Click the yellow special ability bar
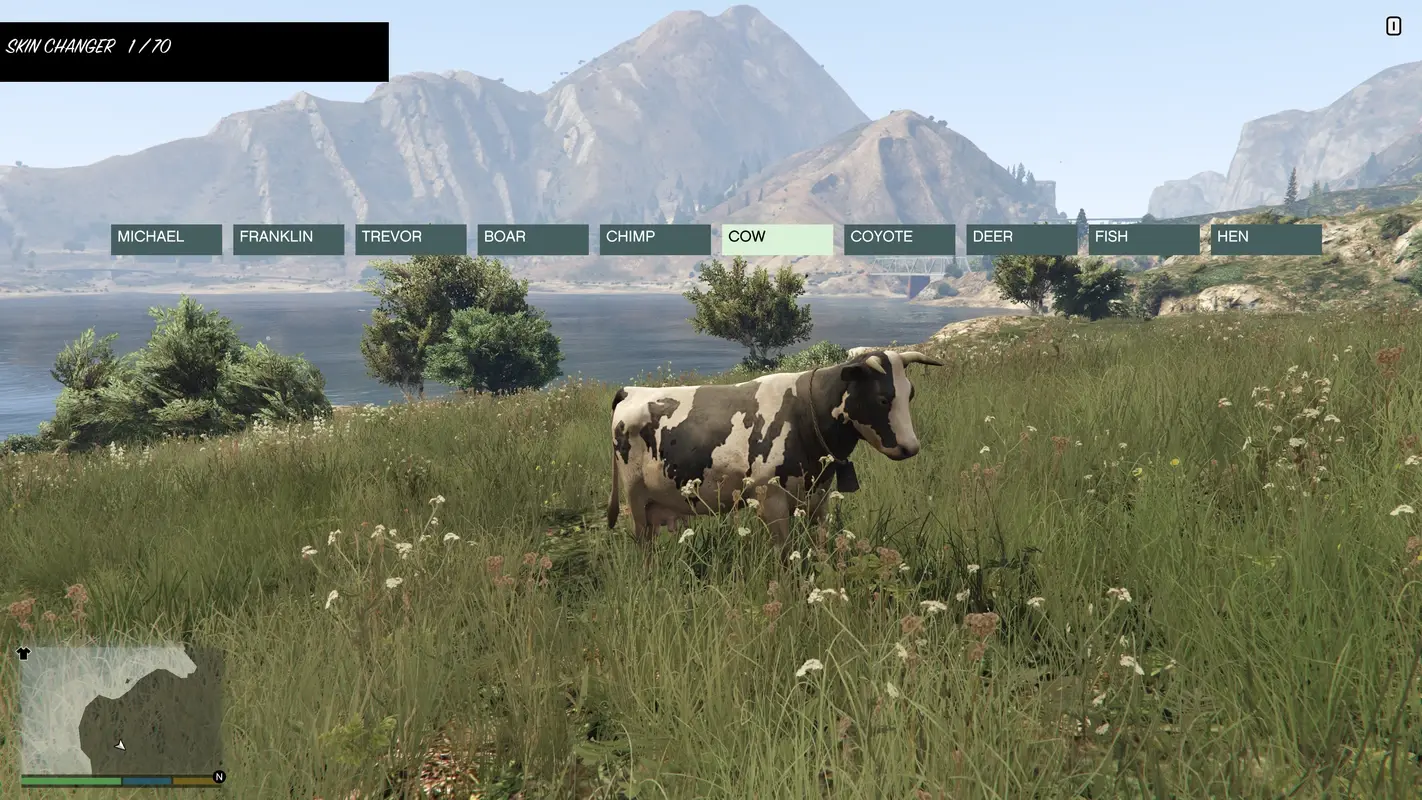This screenshot has height=800, width=1422. (x=191, y=779)
